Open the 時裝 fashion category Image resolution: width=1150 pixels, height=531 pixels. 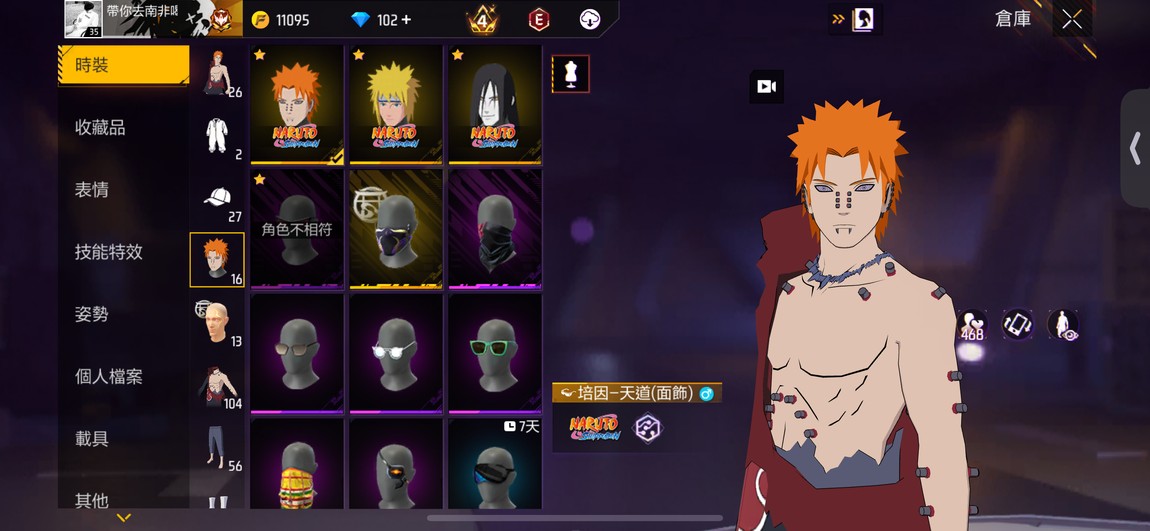[122, 66]
